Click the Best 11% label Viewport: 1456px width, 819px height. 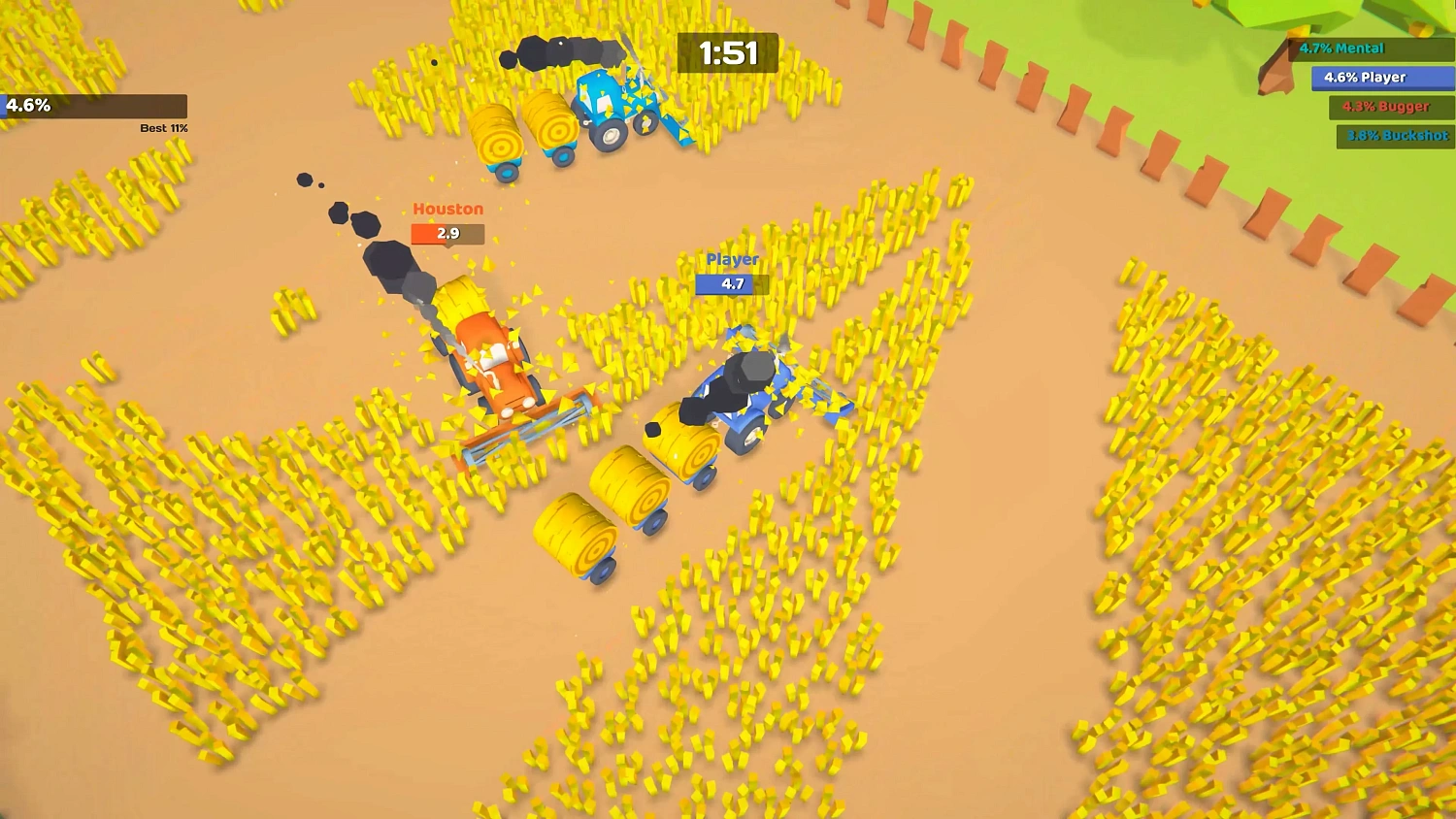(x=163, y=127)
